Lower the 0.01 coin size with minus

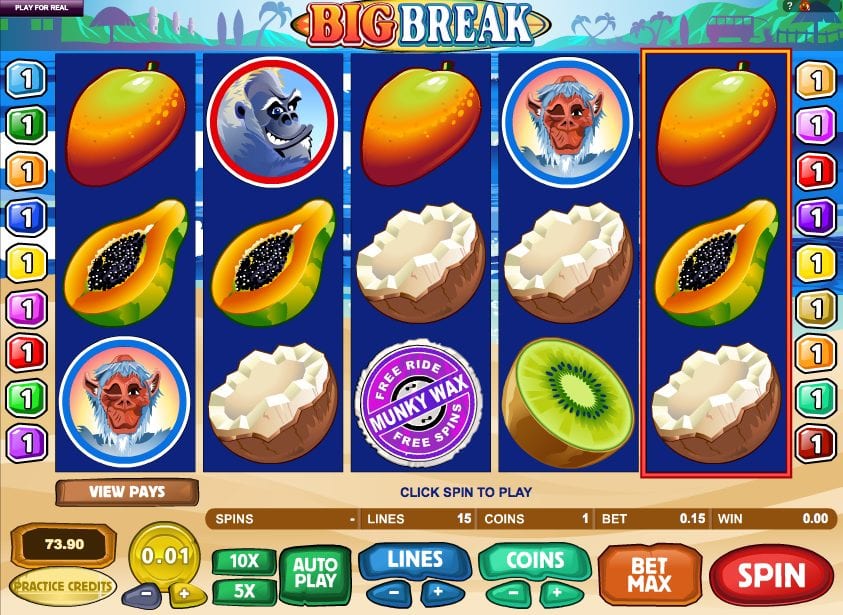145,592
